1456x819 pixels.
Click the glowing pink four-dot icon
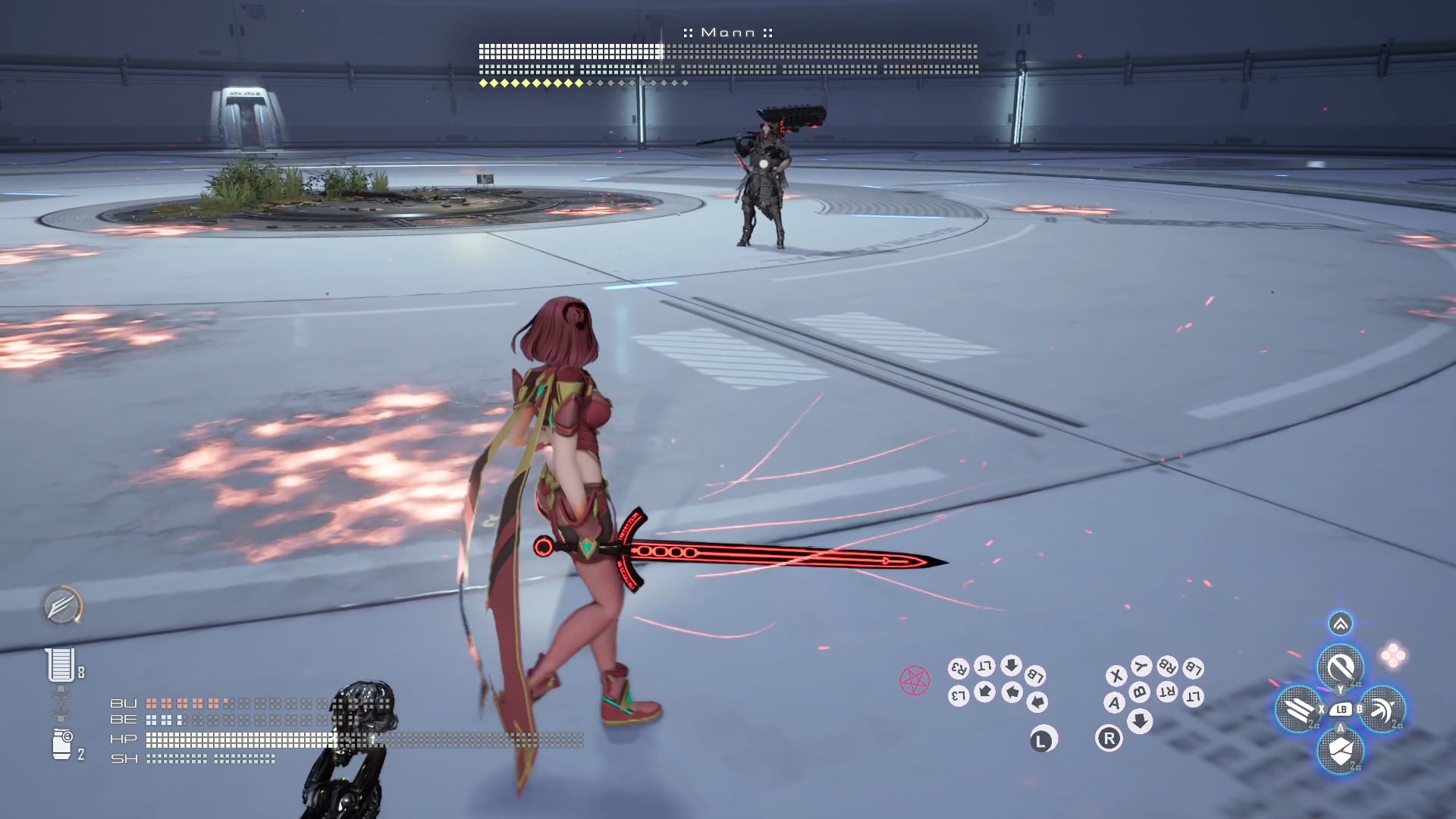click(1393, 655)
